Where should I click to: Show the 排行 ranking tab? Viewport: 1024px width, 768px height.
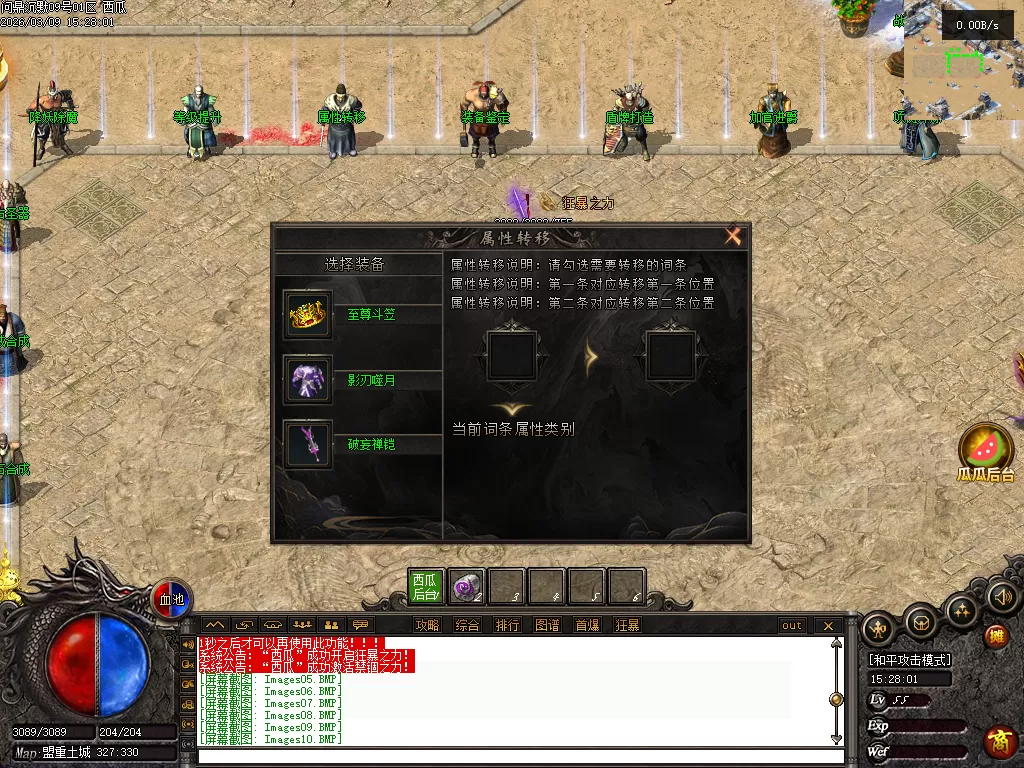pos(507,626)
